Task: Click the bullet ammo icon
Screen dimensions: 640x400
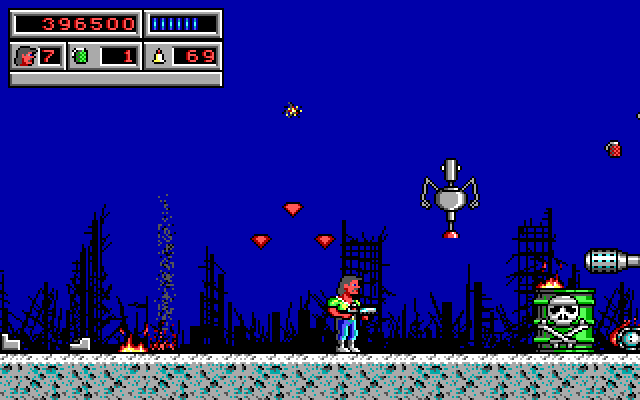Action: [158, 56]
